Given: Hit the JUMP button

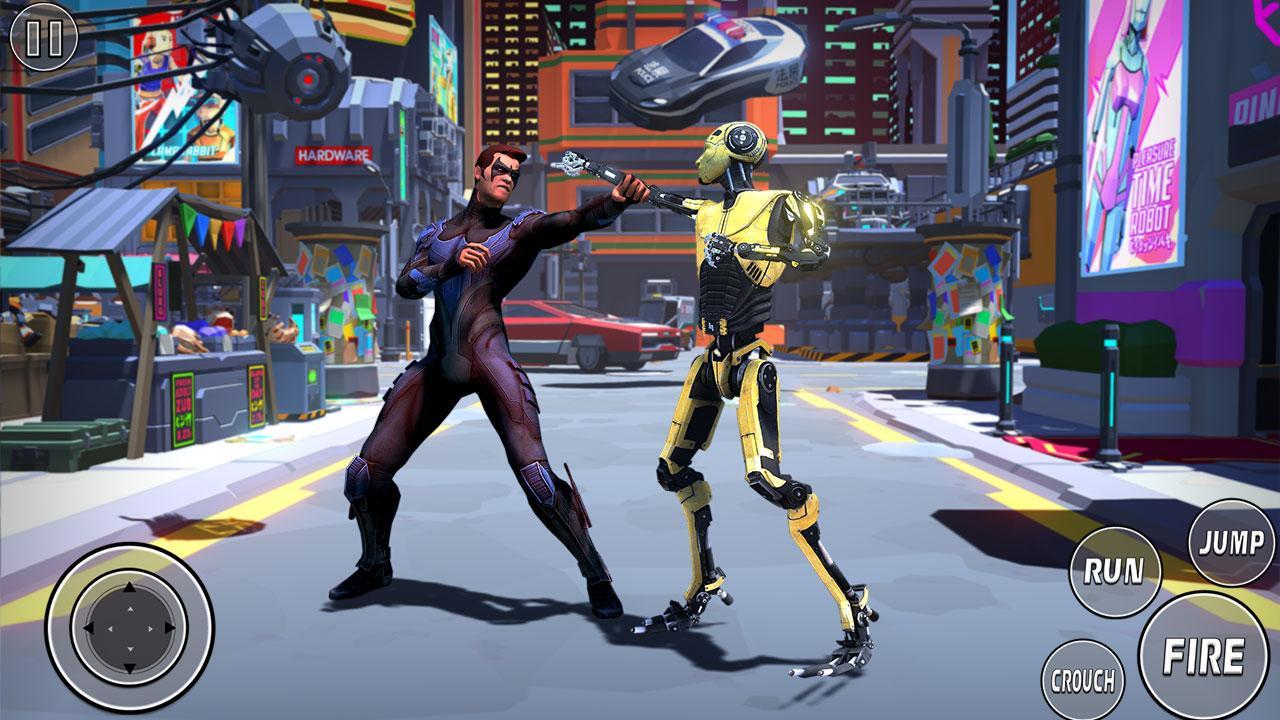Looking at the screenshot, I should point(1231,543).
